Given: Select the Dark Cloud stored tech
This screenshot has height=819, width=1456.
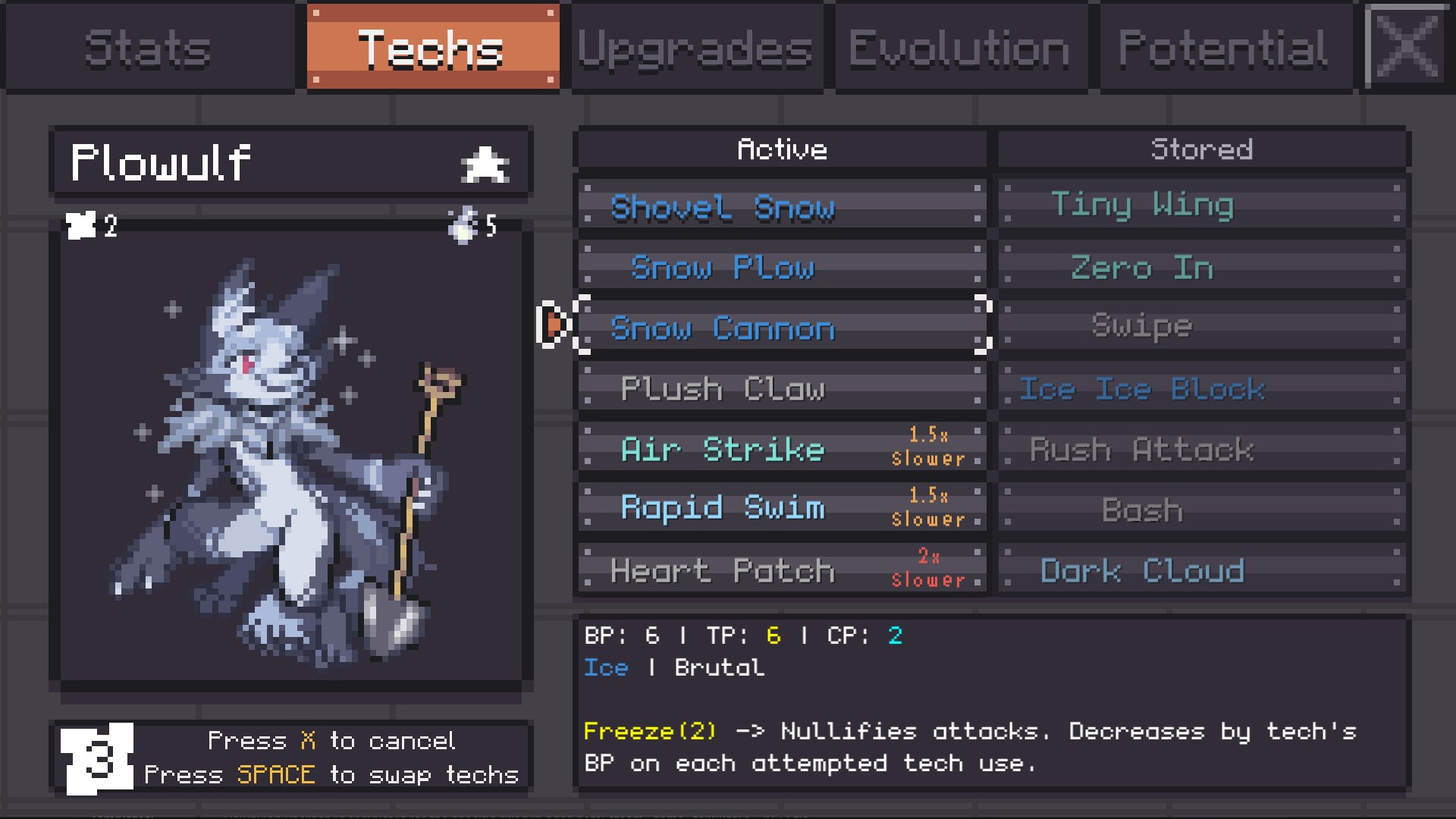Looking at the screenshot, I should coord(1200,570).
